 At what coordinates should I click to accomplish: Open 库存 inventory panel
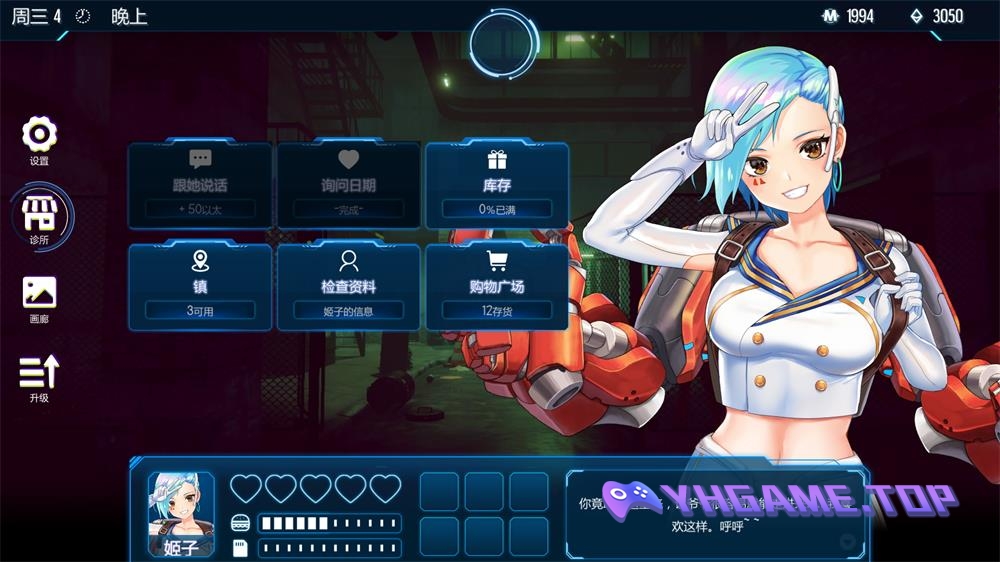(x=497, y=185)
